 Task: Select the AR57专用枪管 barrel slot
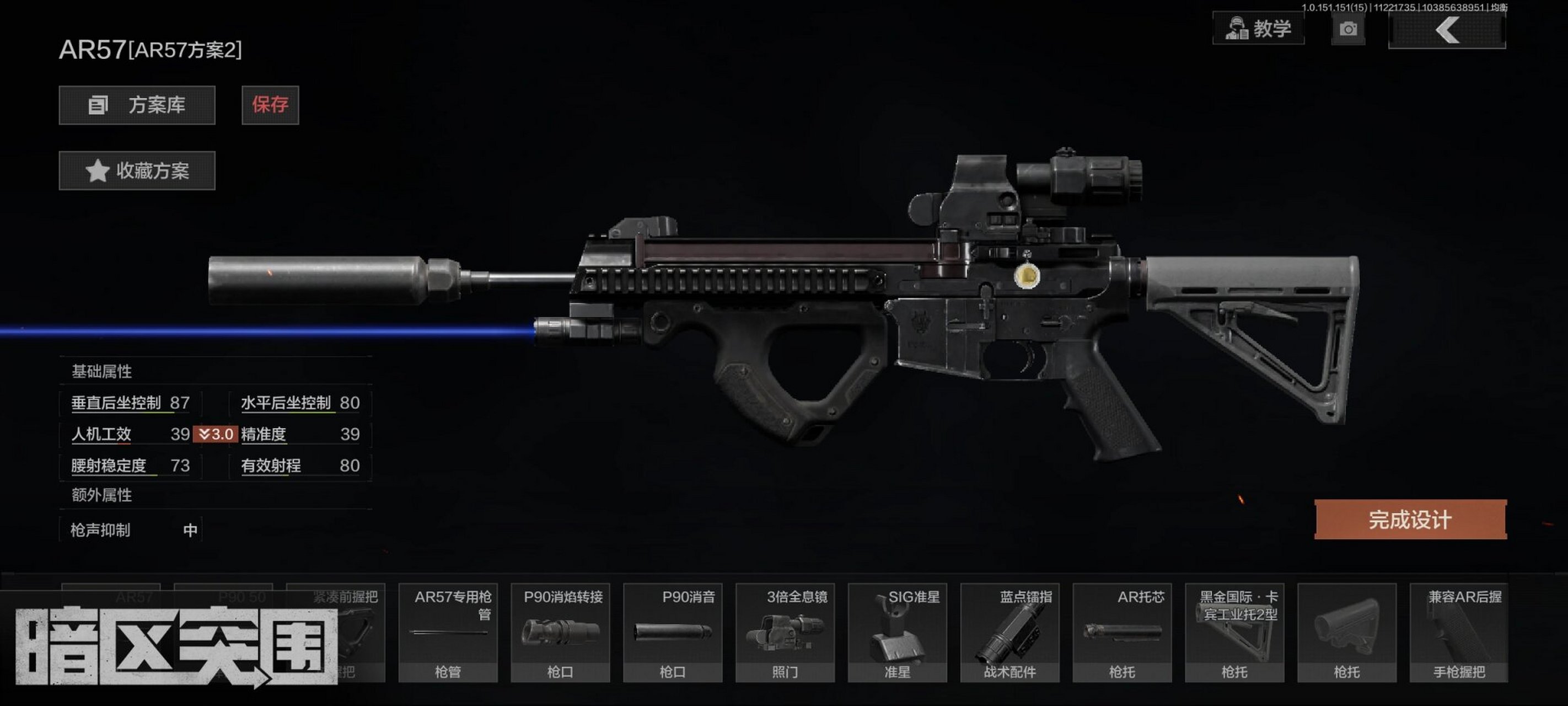tap(448, 632)
